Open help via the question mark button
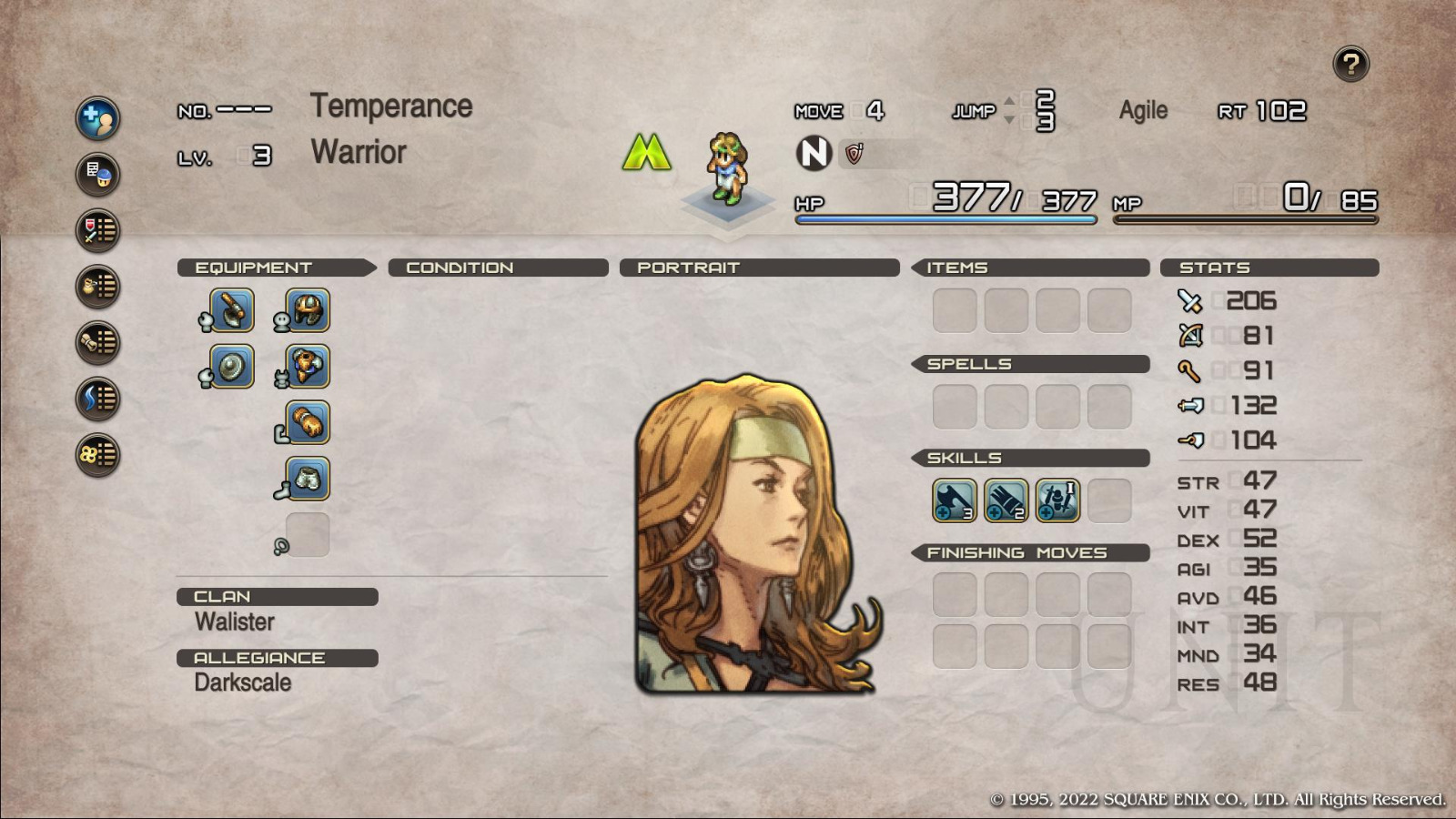Image resolution: width=1456 pixels, height=819 pixels. pyautogui.click(x=1350, y=64)
